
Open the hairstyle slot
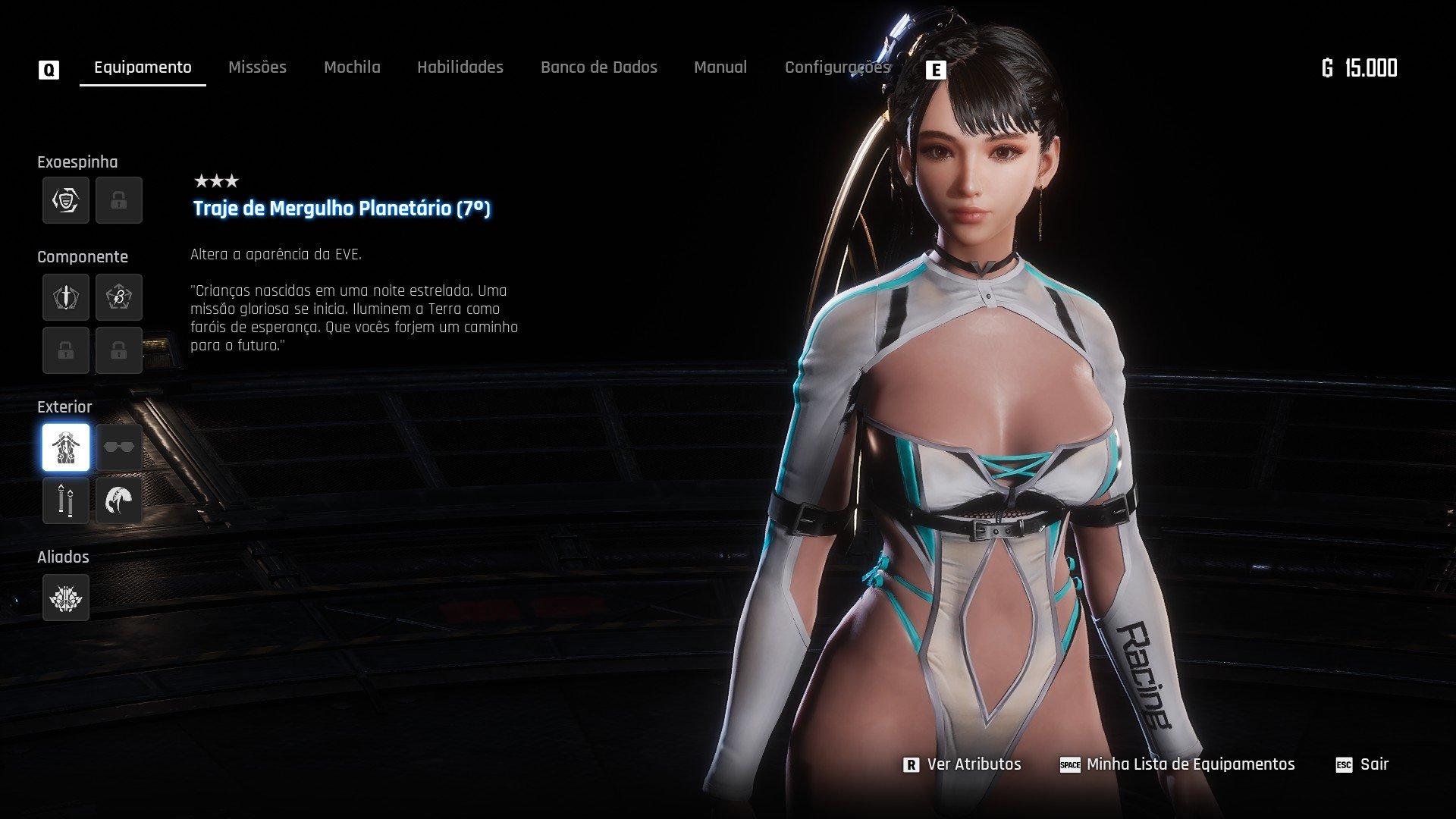[119, 500]
